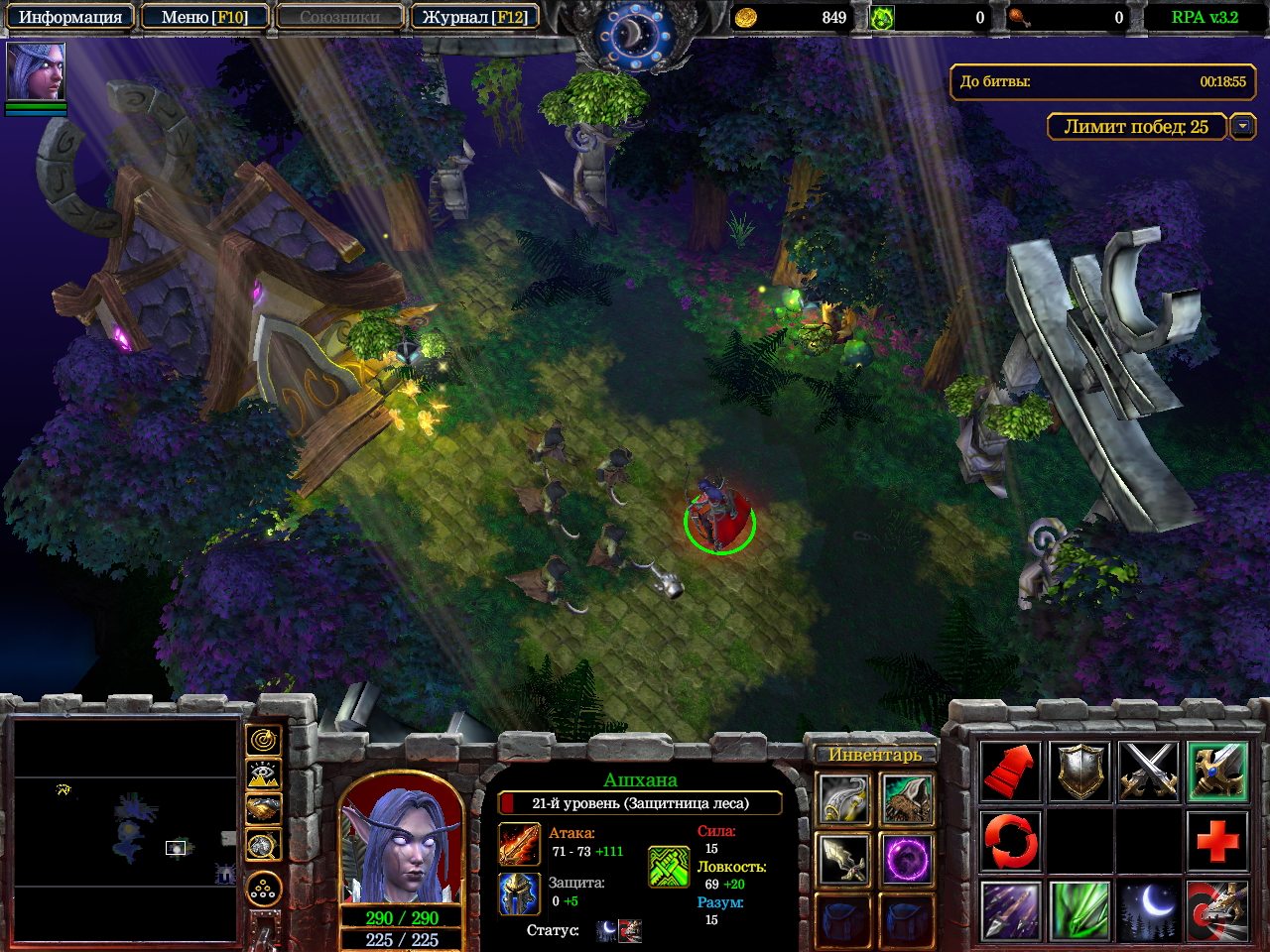Select the dagger item in inventory
The width and height of the screenshot is (1270, 952).
(843, 859)
